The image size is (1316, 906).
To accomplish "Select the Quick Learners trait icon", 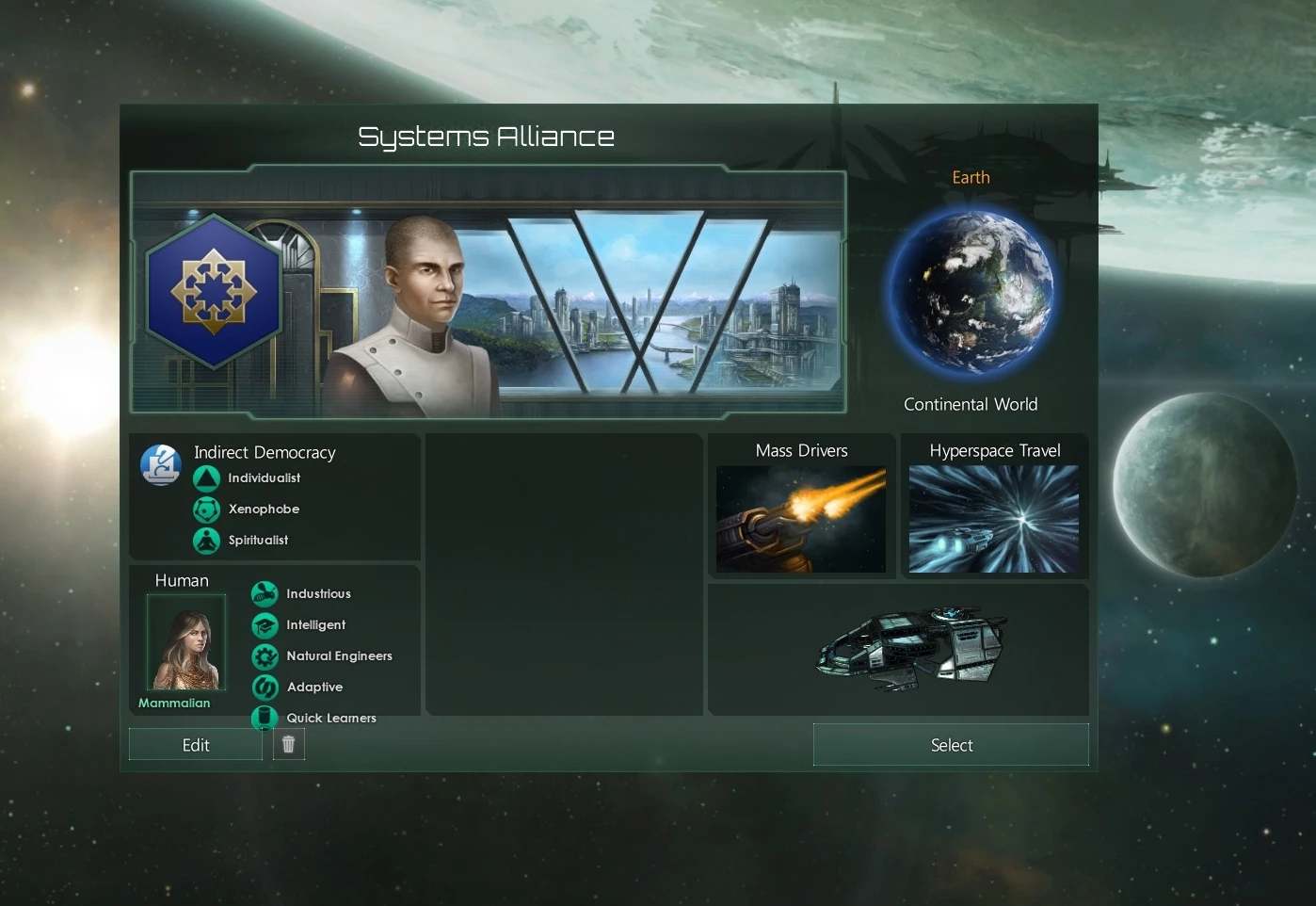I will (264, 717).
